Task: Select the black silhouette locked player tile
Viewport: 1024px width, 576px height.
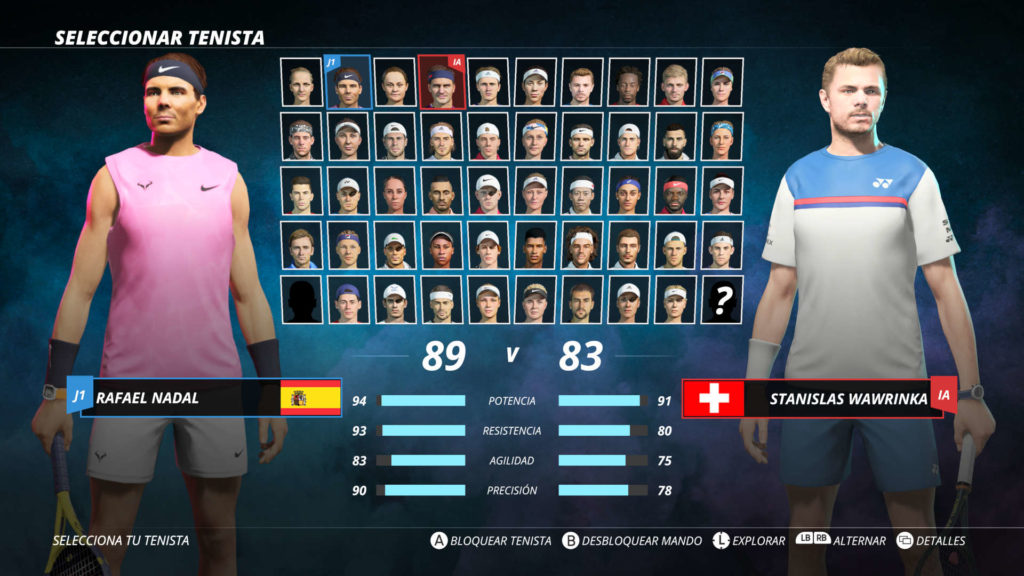Action: tap(301, 298)
